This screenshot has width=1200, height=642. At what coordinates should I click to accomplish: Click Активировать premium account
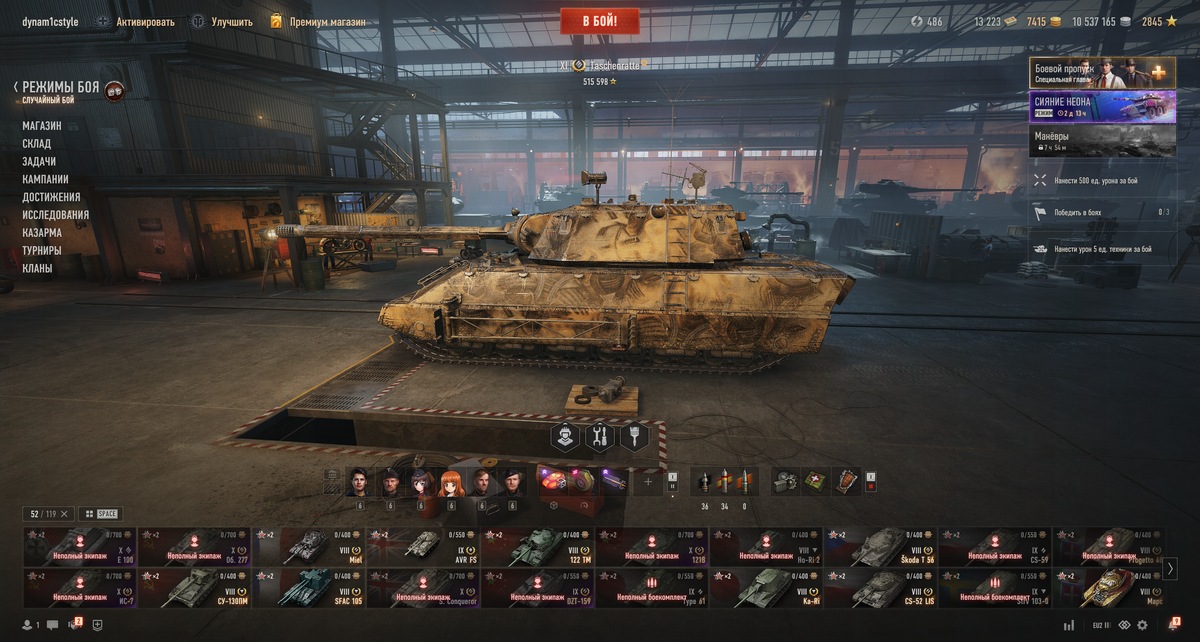(x=135, y=22)
